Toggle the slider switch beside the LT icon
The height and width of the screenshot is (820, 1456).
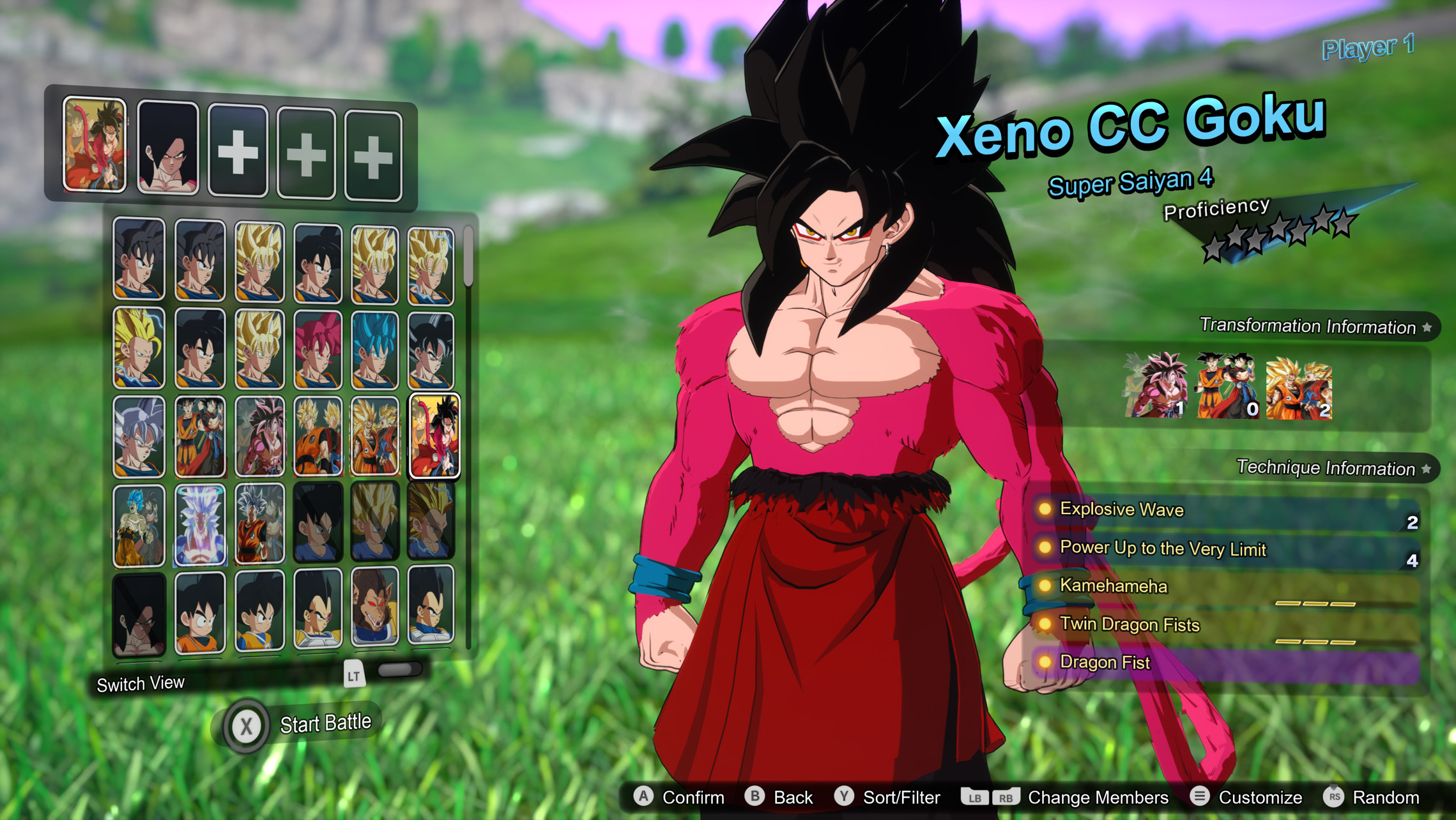point(400,669)
